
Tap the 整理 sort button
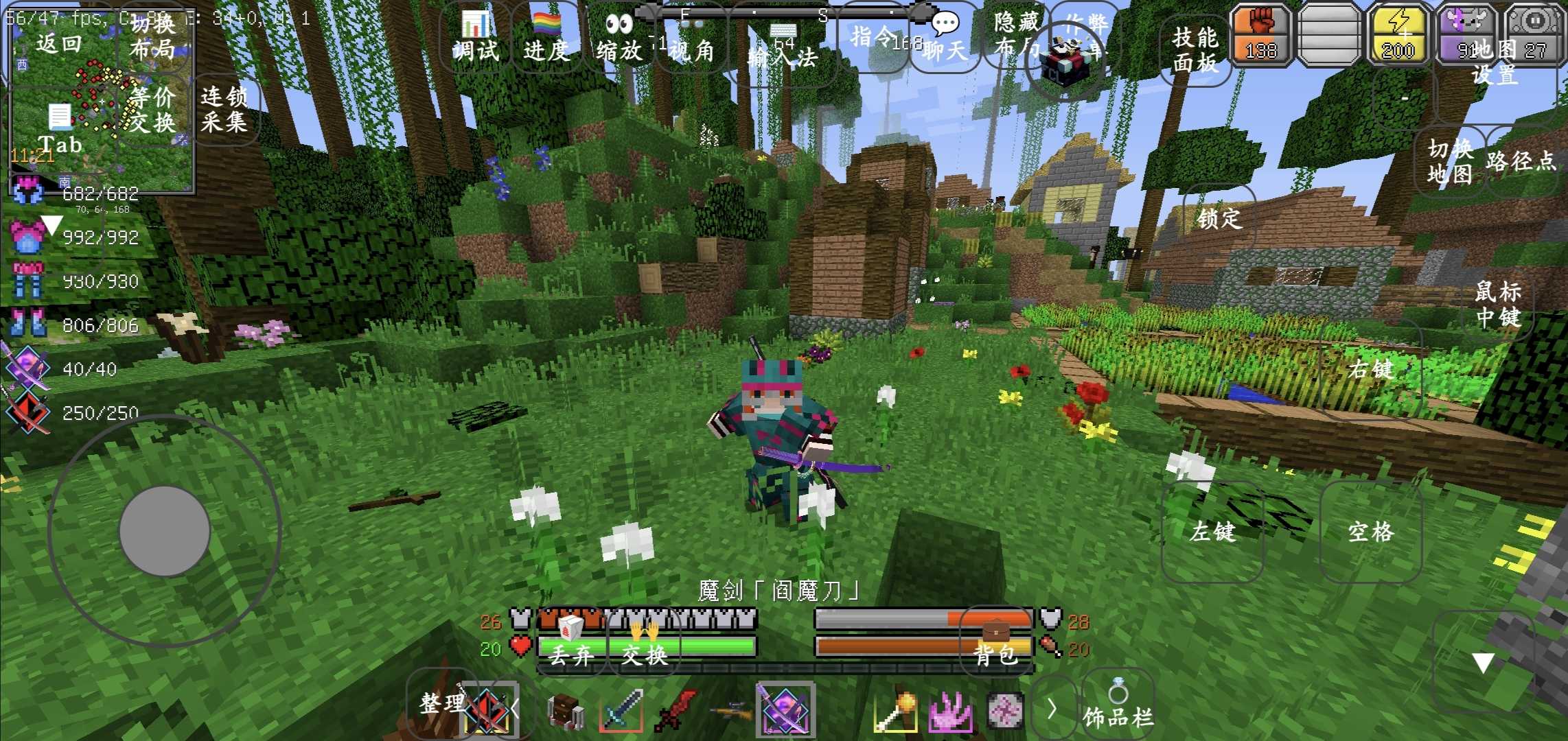[x=442, y=703]
